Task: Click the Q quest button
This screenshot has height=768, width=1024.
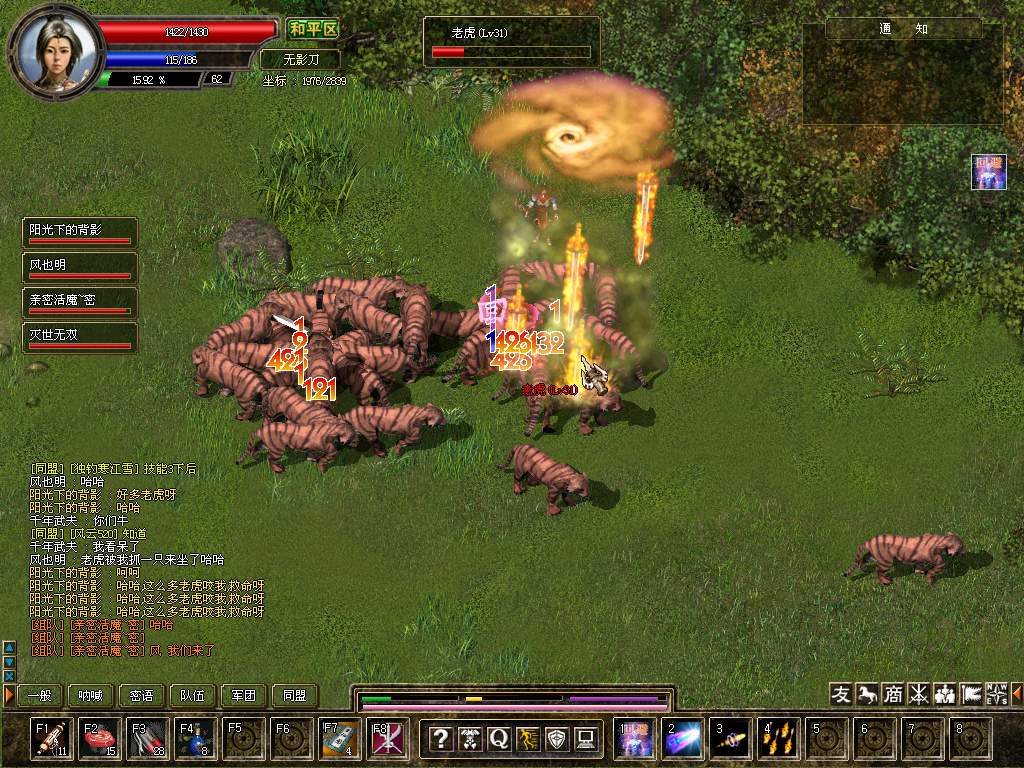Action: point(498,739)
